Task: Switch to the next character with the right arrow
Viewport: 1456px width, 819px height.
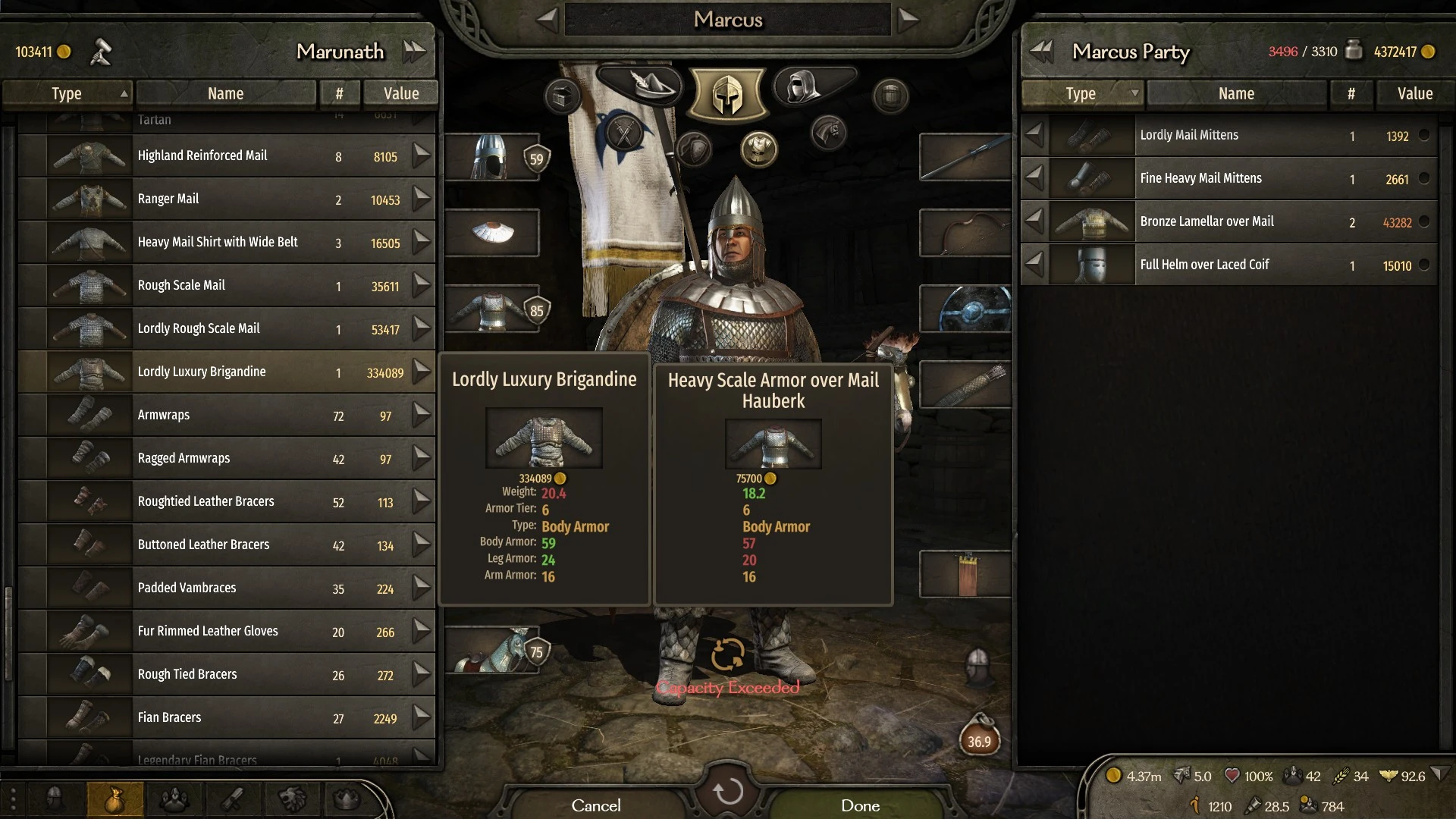Action: 907,20
